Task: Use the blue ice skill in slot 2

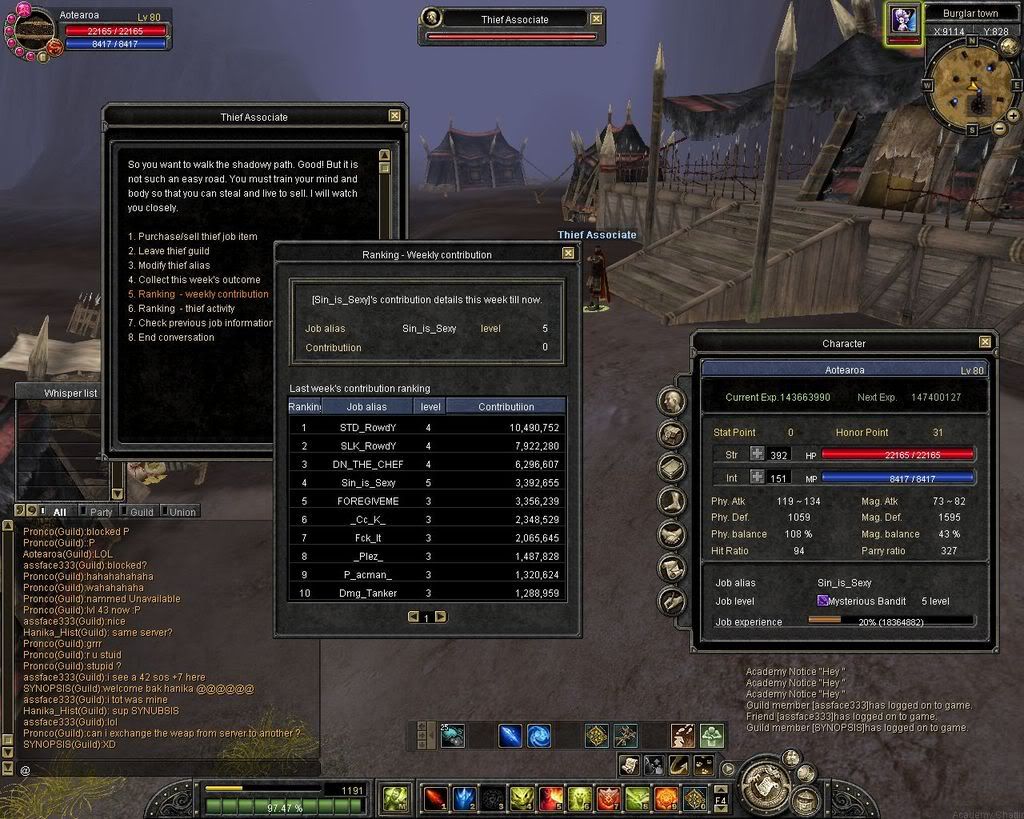Action: (x=465, y=798)
